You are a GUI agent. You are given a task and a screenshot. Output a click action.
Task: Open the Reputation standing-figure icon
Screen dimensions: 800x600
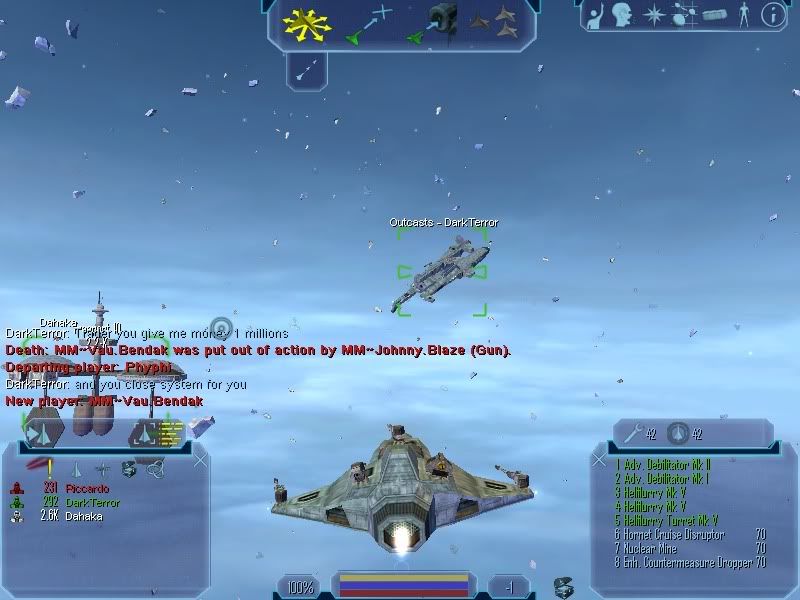742,14
